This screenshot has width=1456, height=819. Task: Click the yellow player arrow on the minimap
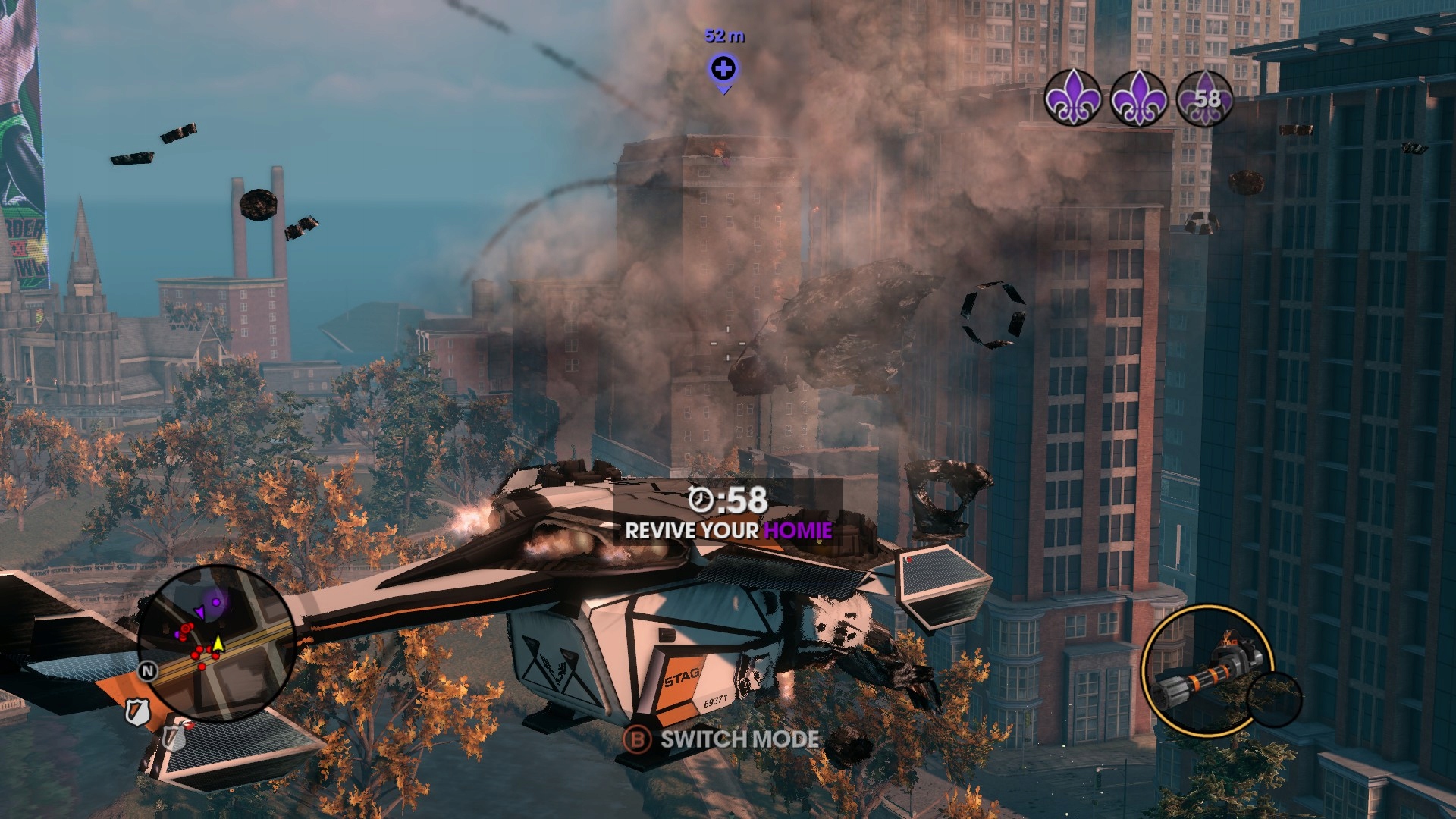218,643
